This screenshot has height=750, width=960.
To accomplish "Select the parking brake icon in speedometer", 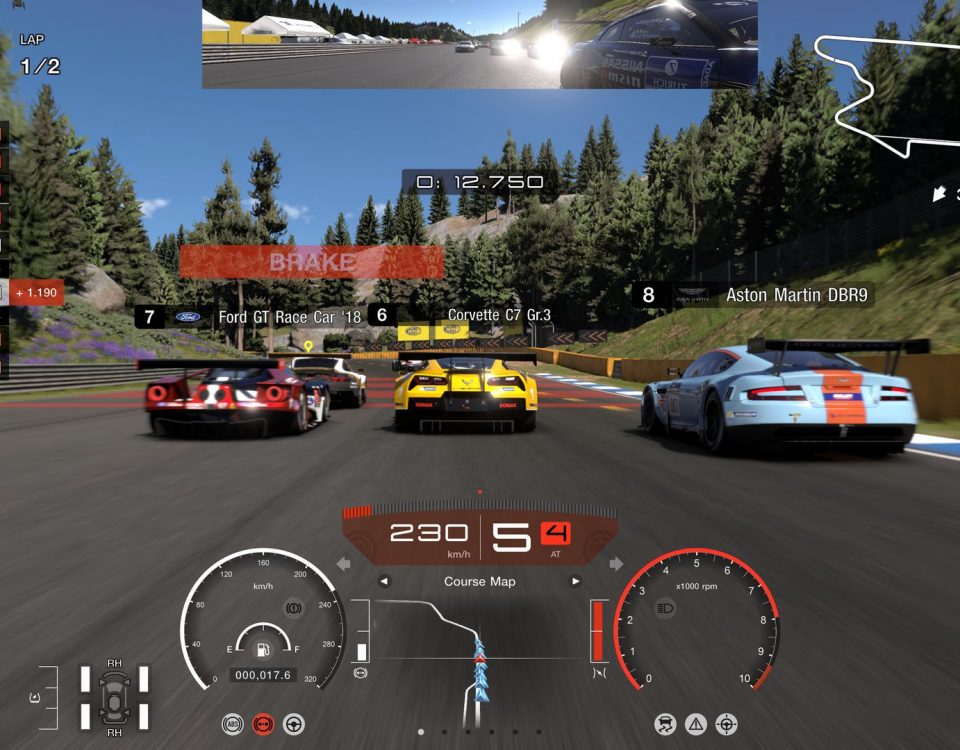I will [x=294, y=607].
